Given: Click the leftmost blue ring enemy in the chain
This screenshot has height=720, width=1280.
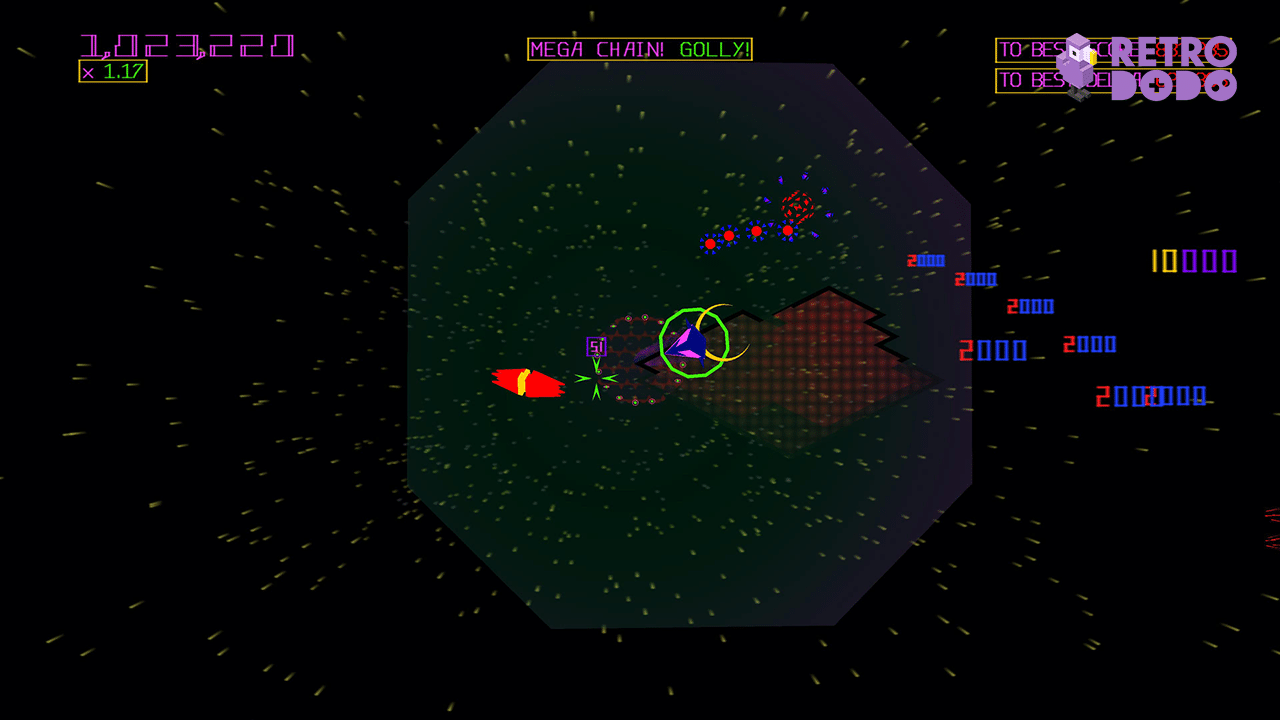Looking at the screenshot, I should (710, 243).
